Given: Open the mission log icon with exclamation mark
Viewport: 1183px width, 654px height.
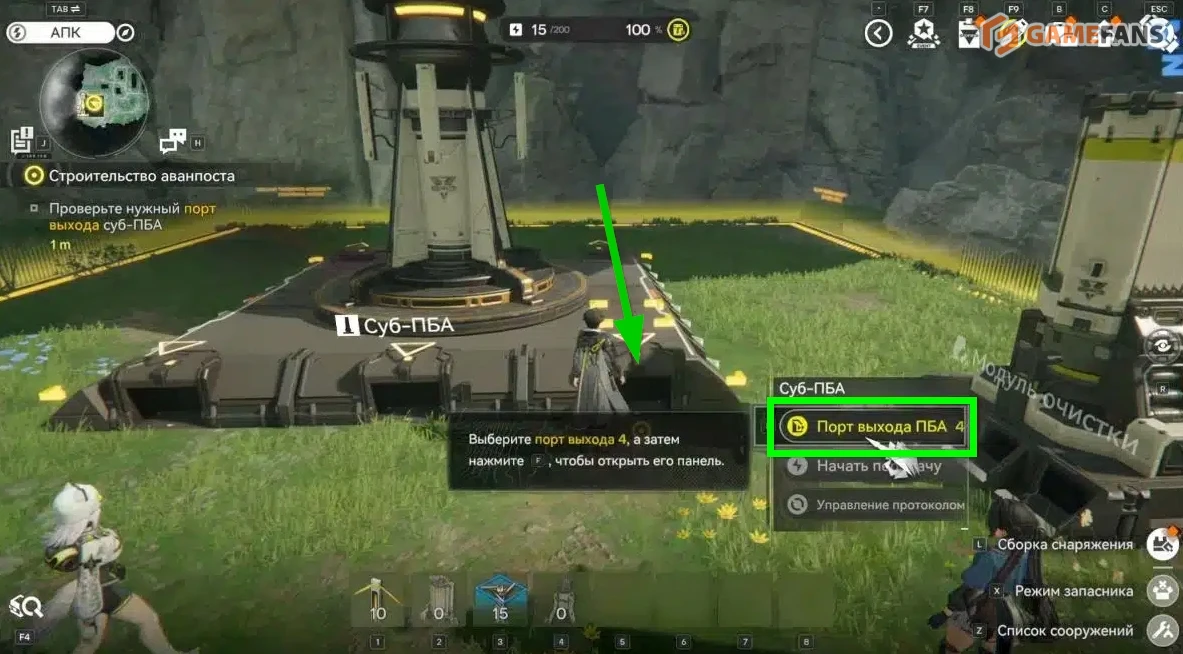Looking at the screenshot, I should click(22, 141).
